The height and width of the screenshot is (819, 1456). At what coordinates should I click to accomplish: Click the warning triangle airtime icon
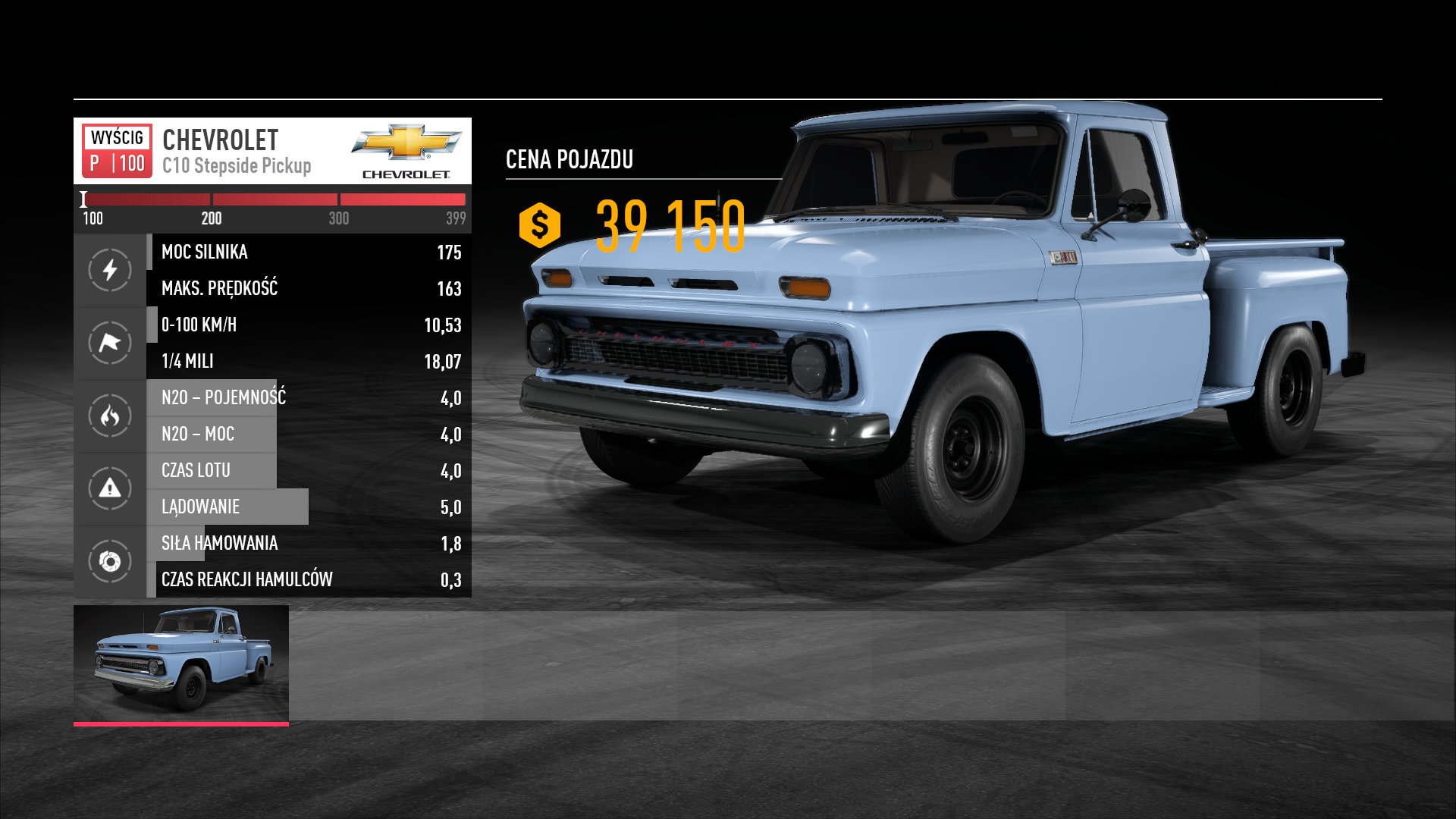(x=110, y=488)
